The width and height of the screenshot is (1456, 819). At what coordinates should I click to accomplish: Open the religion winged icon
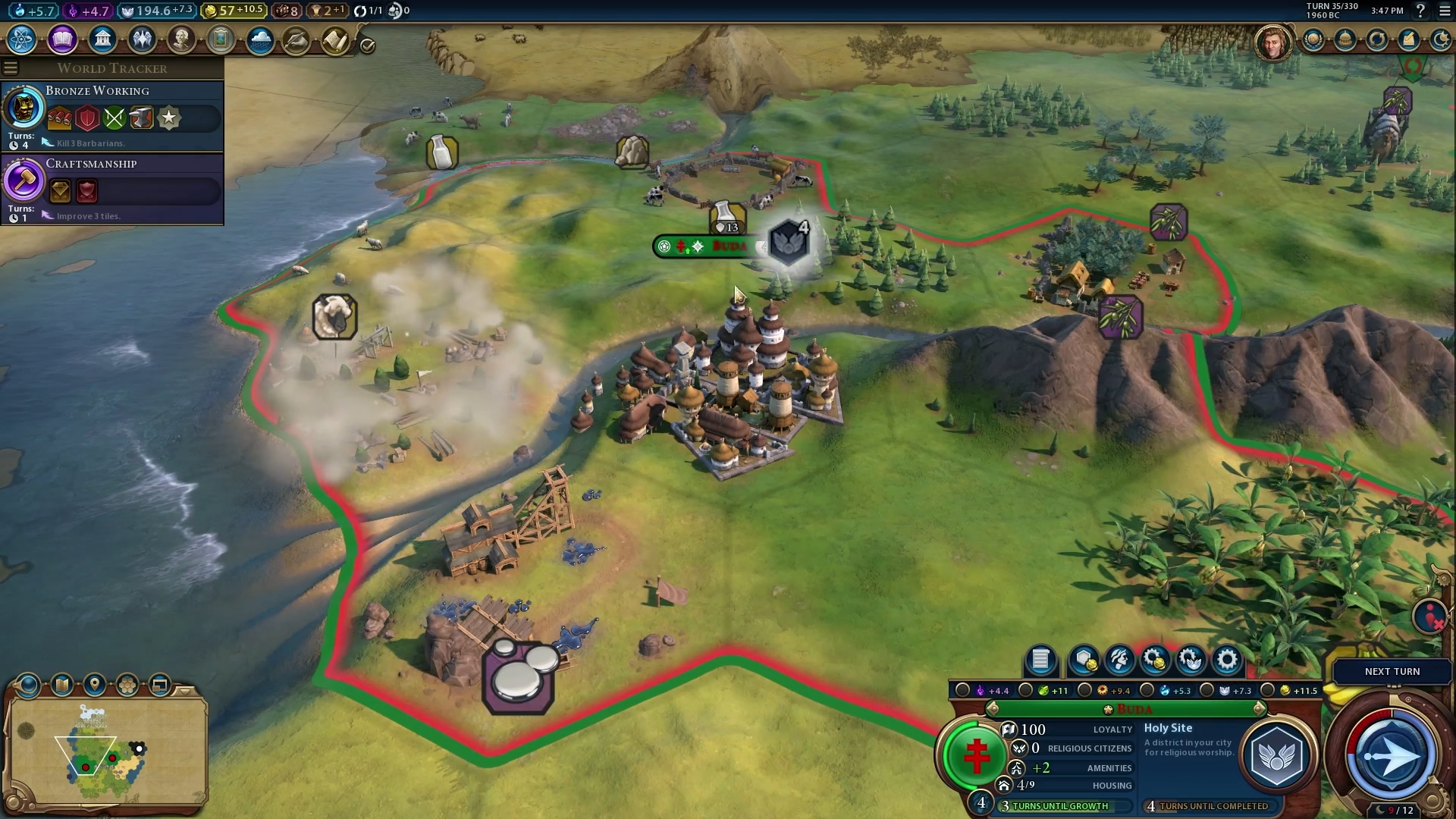point(142,39)
